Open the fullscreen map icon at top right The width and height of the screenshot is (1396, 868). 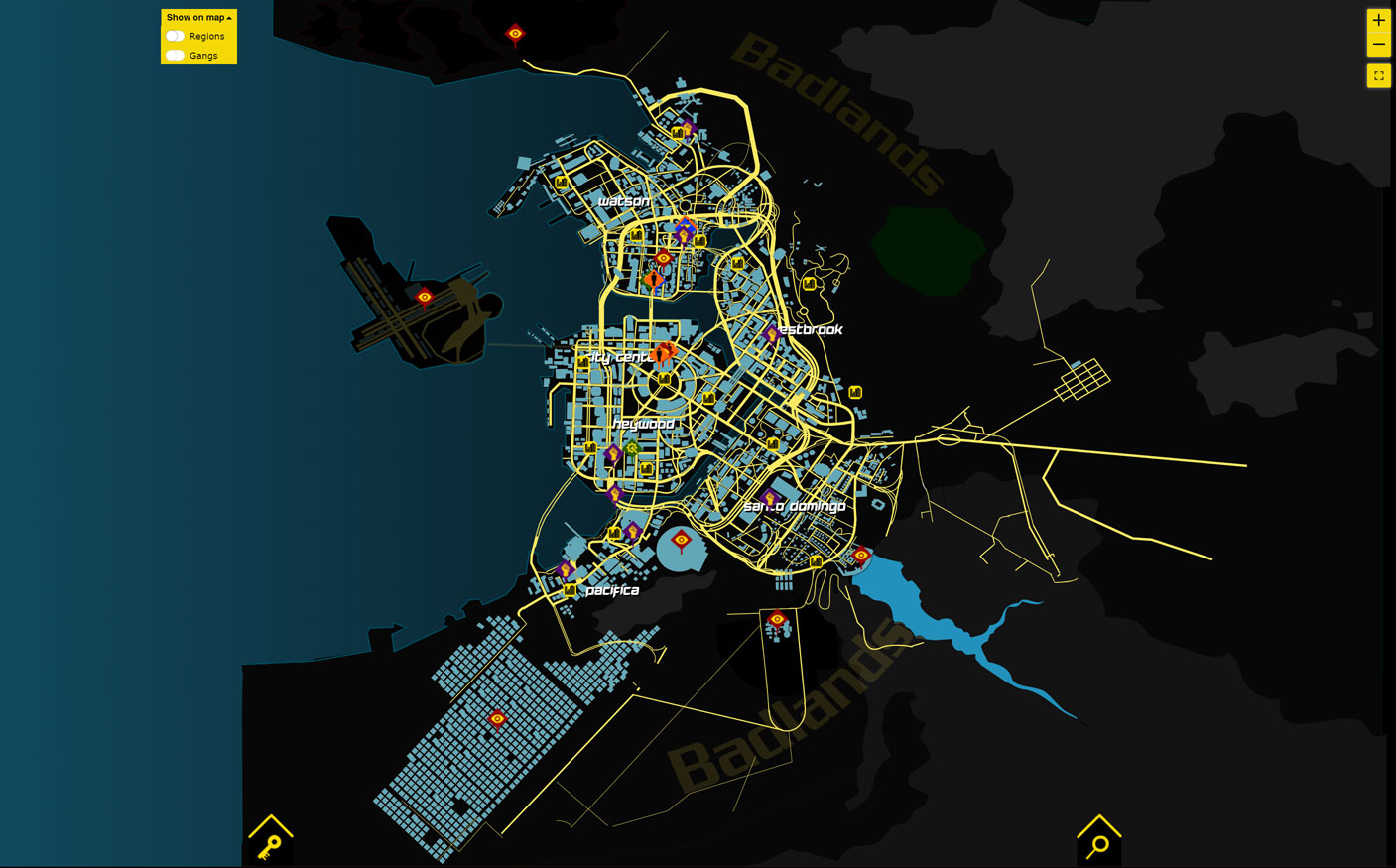point(1378,75)
